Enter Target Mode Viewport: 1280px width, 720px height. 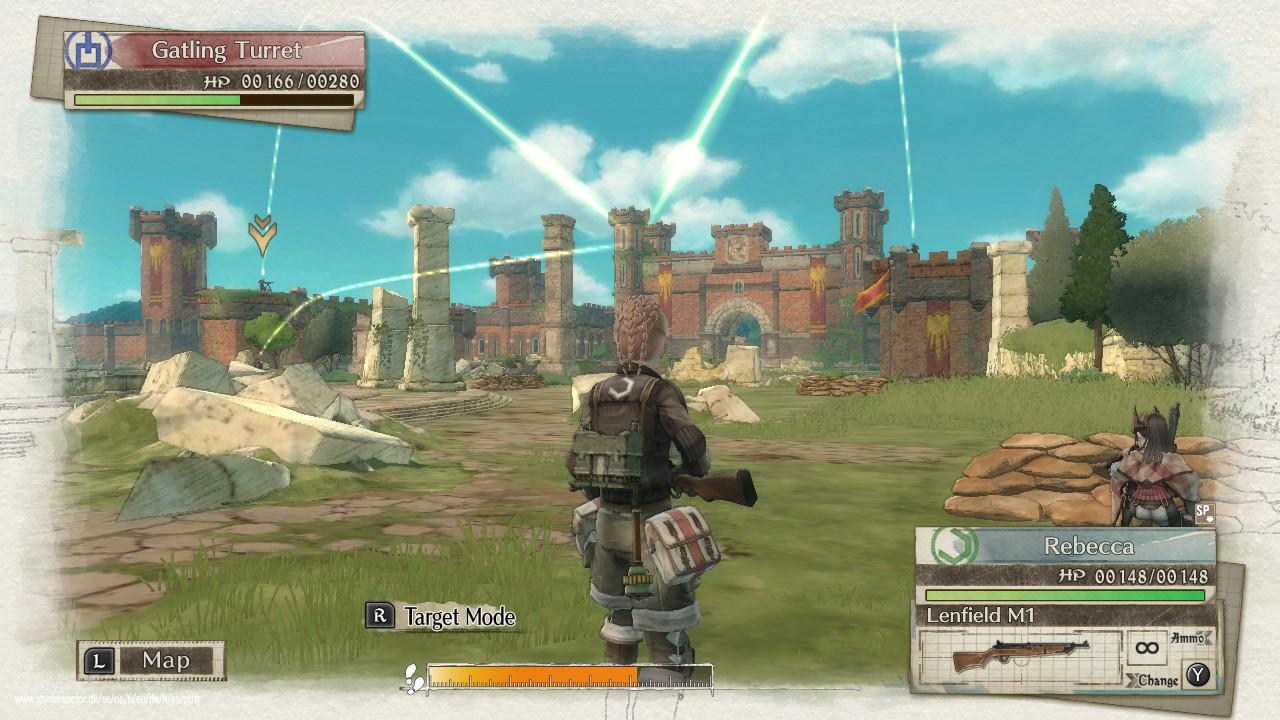[x=441, y=616]
